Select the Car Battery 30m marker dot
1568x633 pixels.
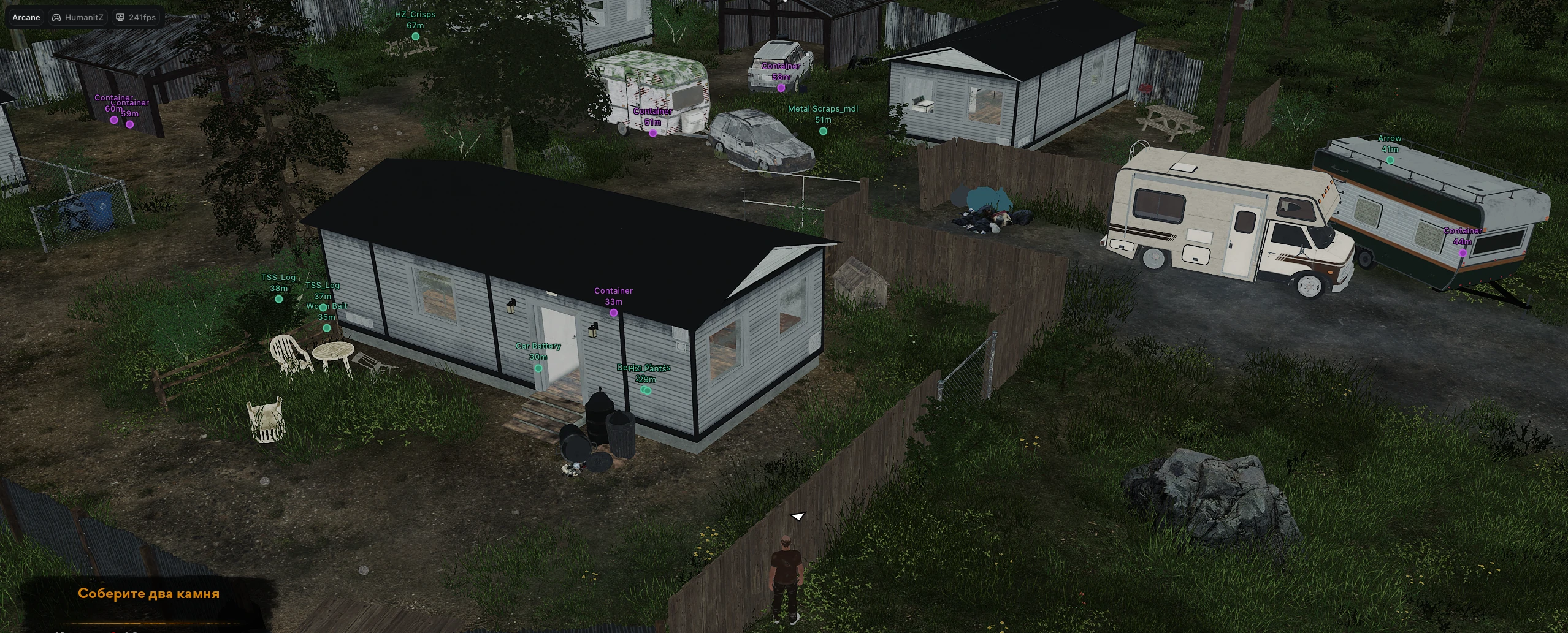(538, 368)
